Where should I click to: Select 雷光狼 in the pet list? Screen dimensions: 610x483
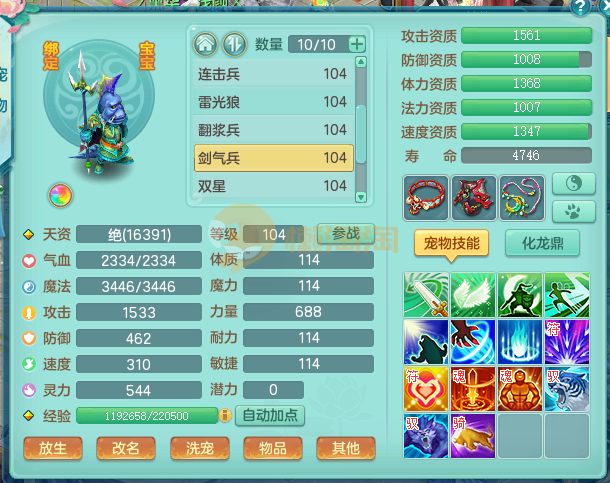click(272, 102)
